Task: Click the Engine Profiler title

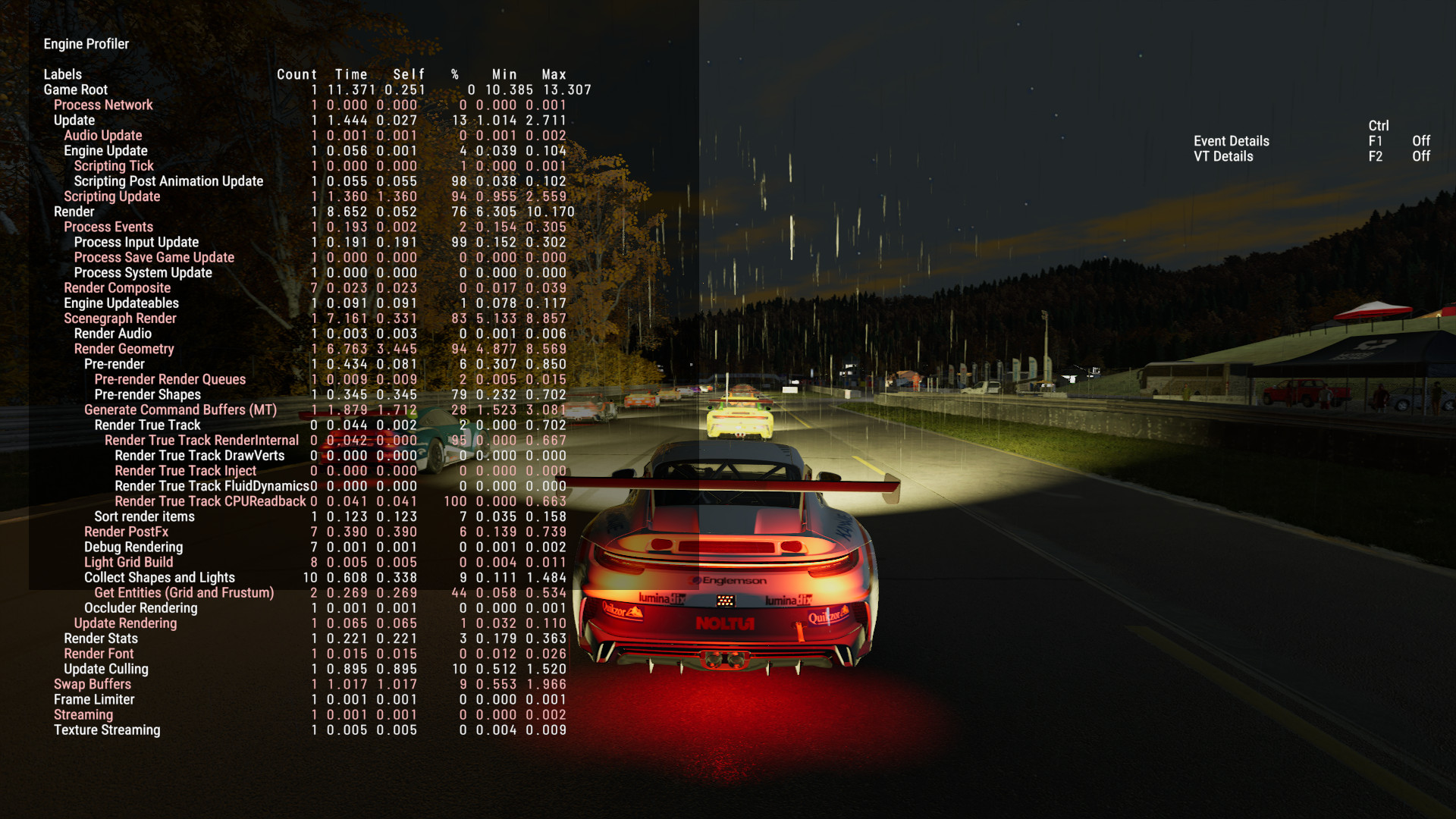Action: [x=86, y=44]
